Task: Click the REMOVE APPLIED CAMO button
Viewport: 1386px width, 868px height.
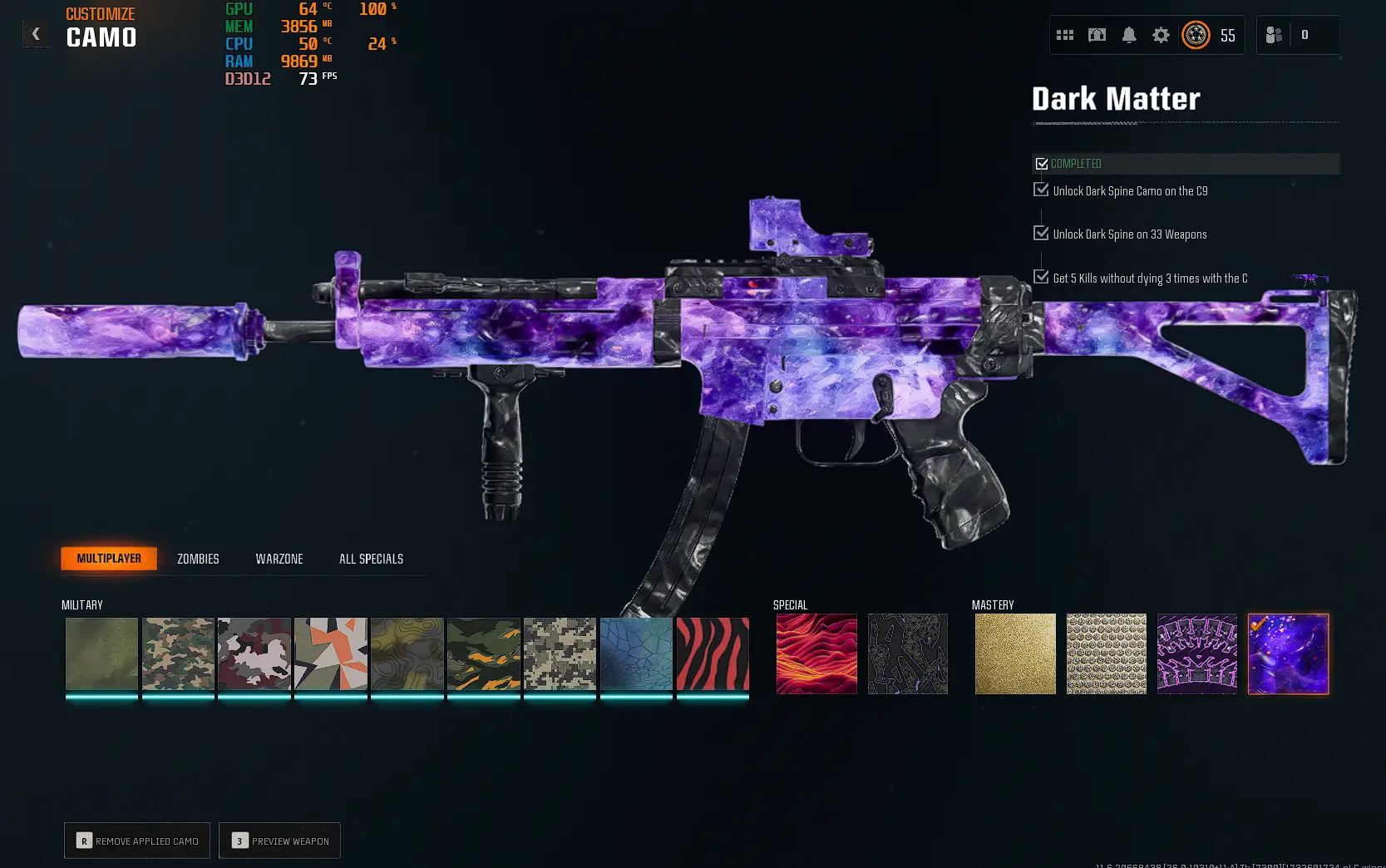Action: coord(136,841)
